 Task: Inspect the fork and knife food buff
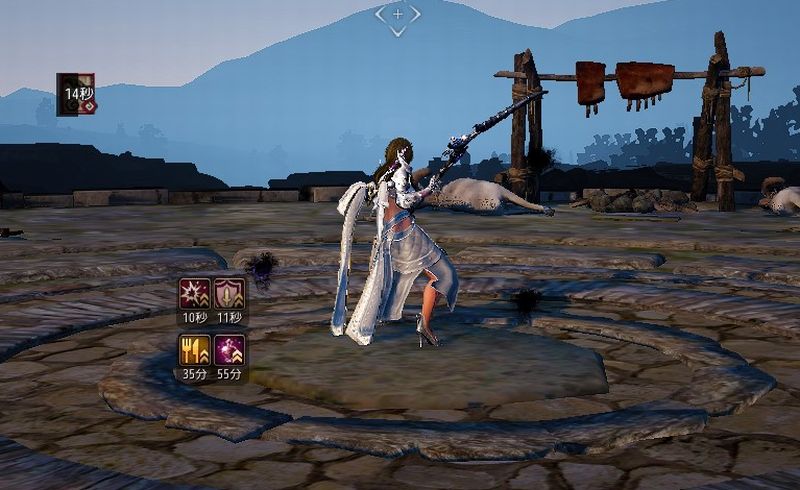194,350
